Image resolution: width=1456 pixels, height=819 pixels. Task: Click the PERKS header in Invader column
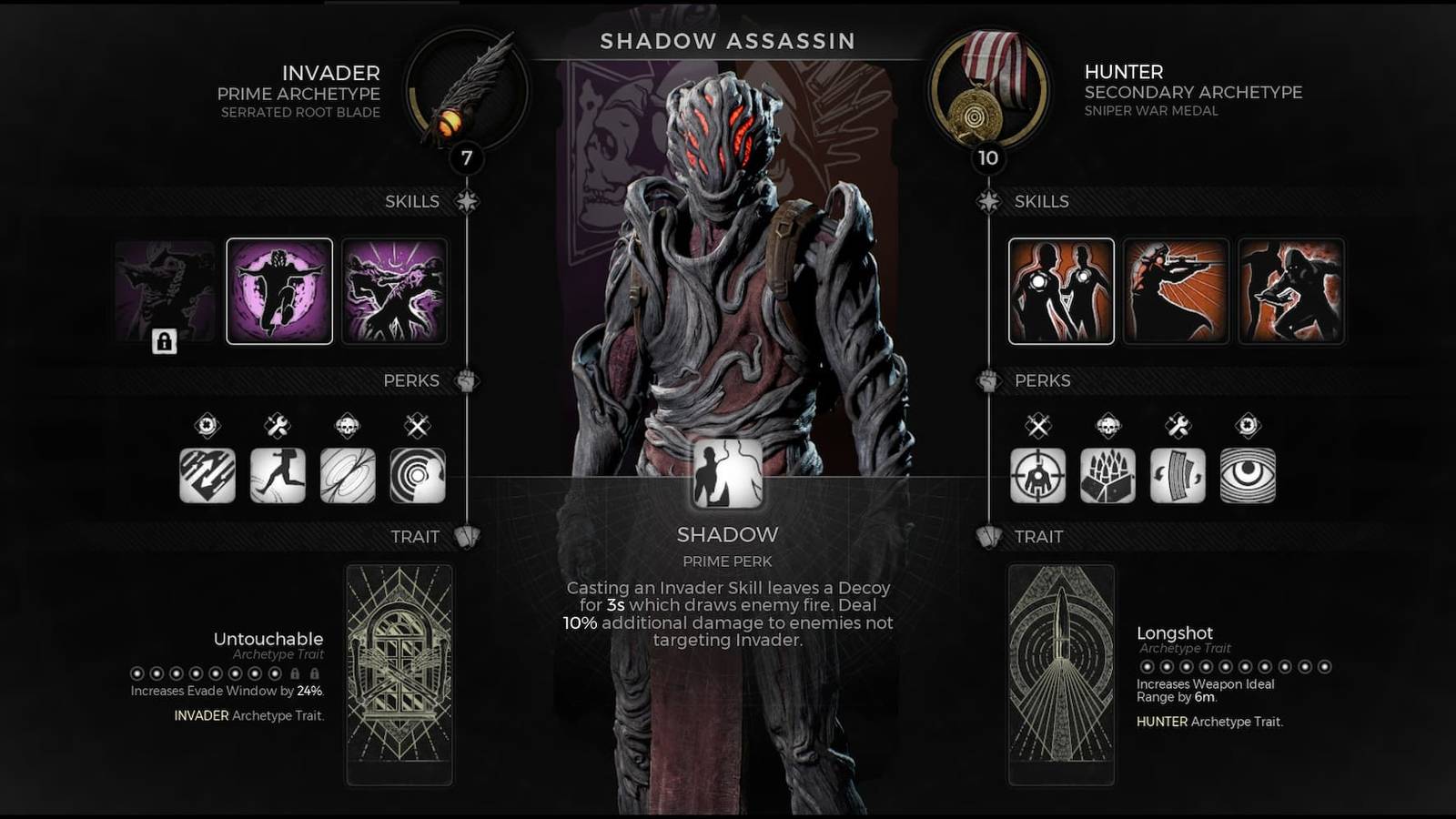point(411,380)
